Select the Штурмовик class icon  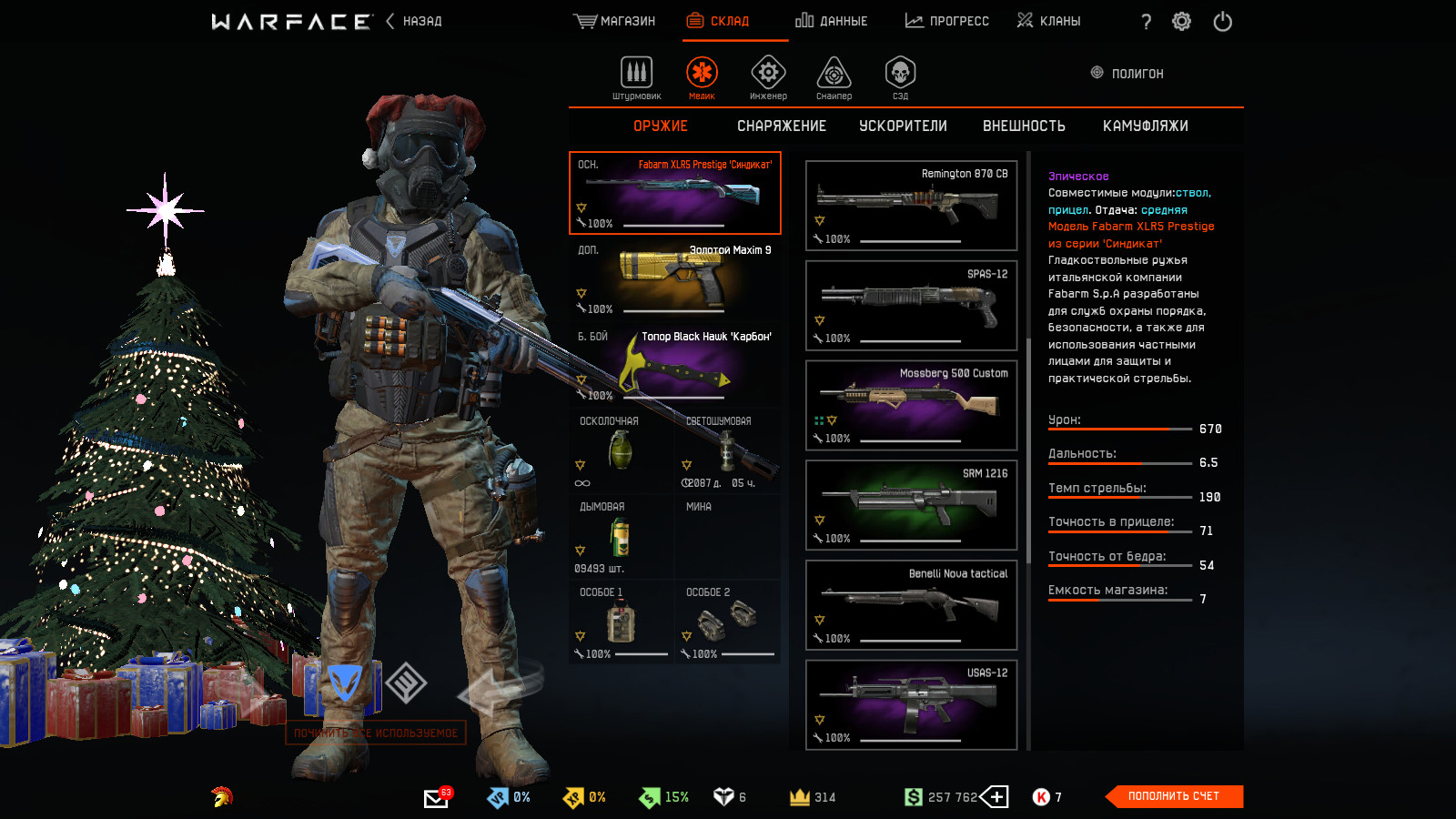click(636, 74)
